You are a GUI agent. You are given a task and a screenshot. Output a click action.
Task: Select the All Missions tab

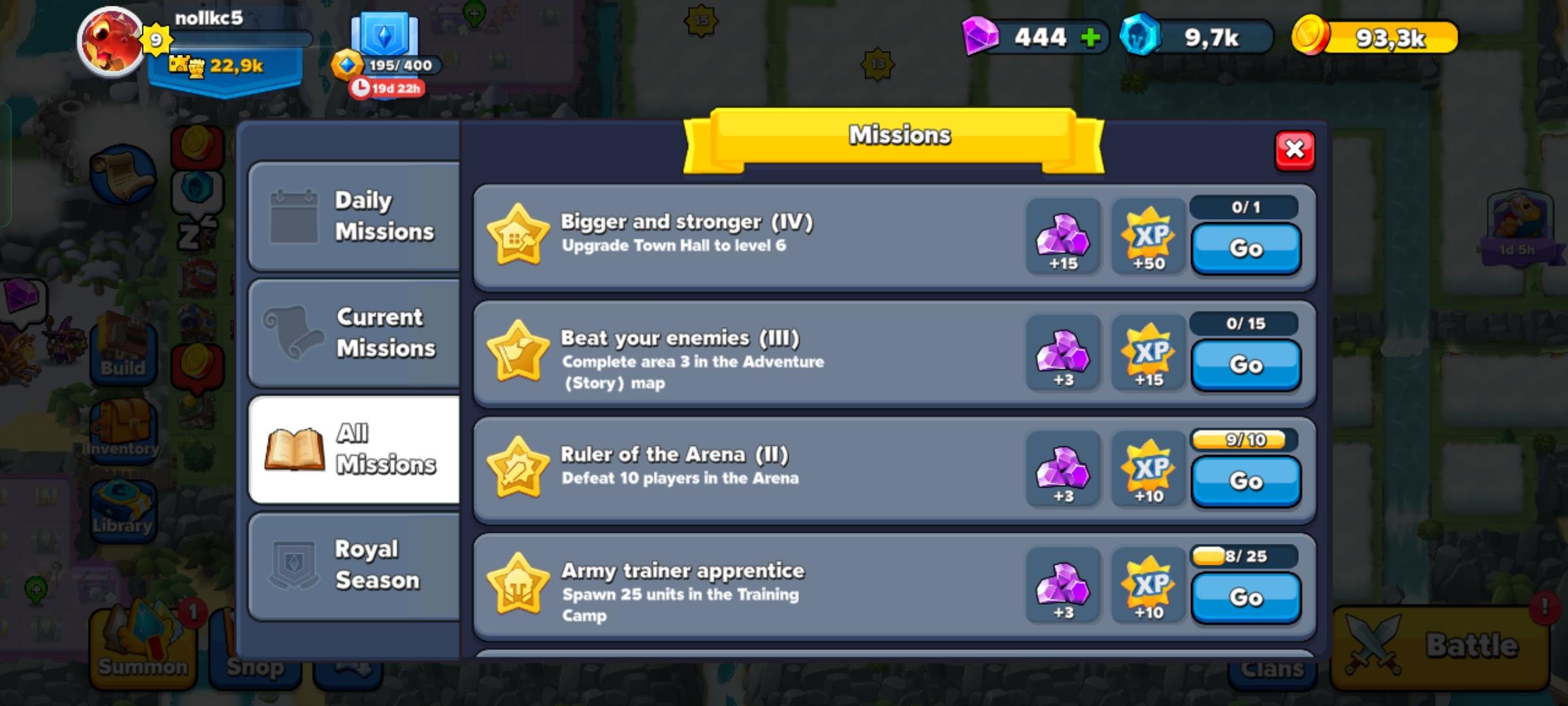[356, 448]
